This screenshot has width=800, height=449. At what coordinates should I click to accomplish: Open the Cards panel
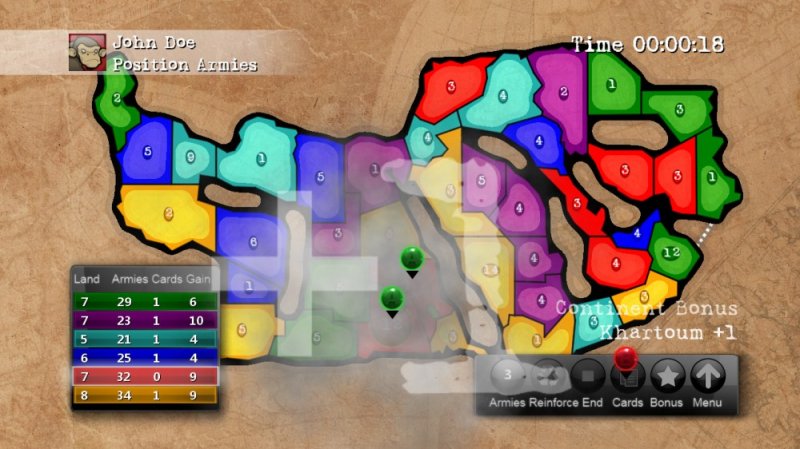(627, 379)
